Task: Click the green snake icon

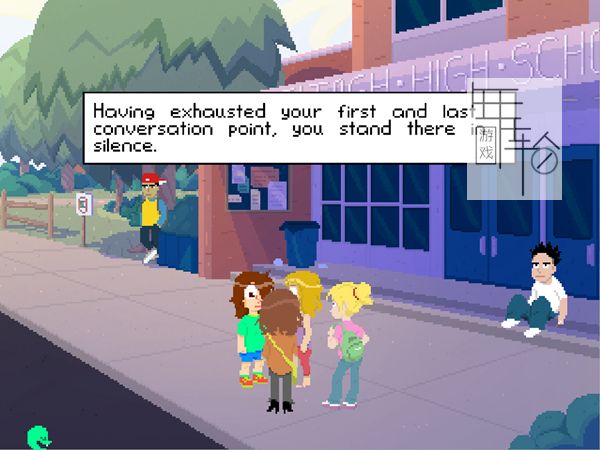Action: coord(39,436)
